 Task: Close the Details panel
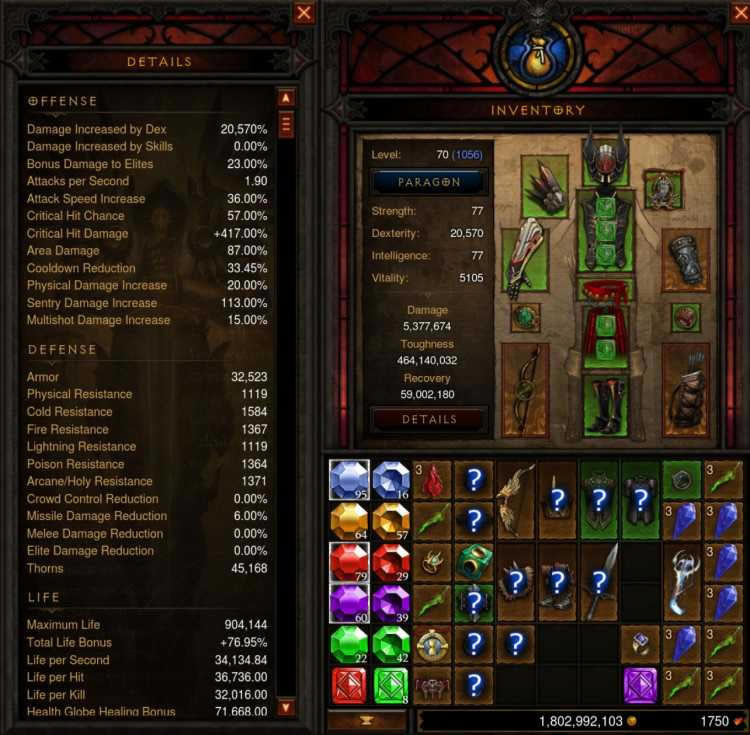point(304,13)
